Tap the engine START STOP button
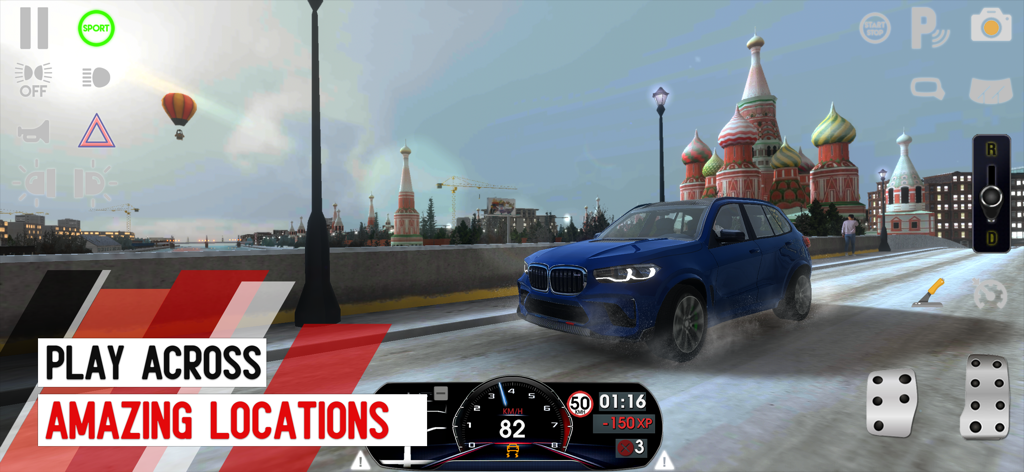The image size is (1024, 472). click(x=874, y=28)
